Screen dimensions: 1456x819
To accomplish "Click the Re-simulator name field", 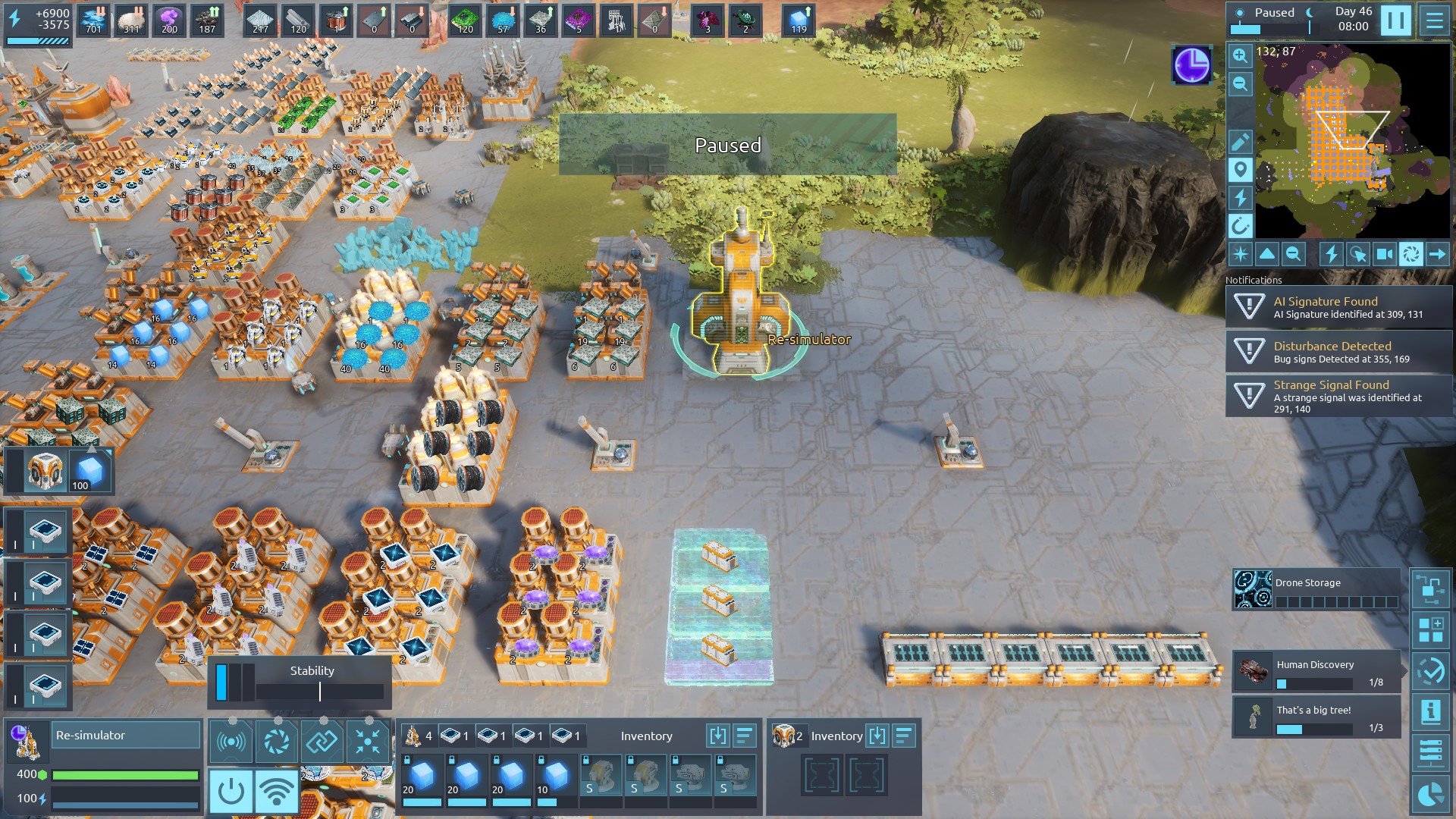I will point(127,736).
